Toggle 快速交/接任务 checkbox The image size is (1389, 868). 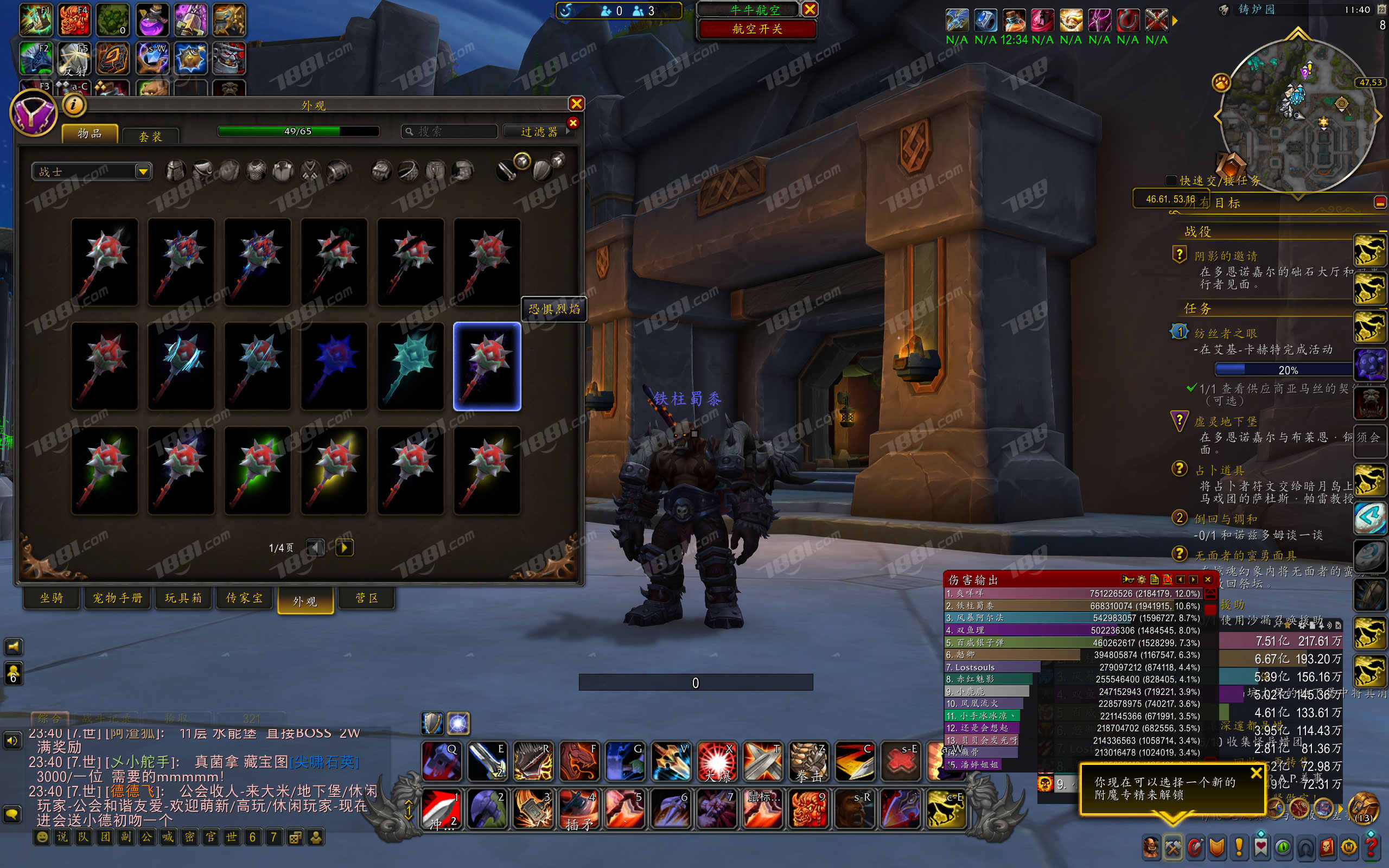(1171, 180)
